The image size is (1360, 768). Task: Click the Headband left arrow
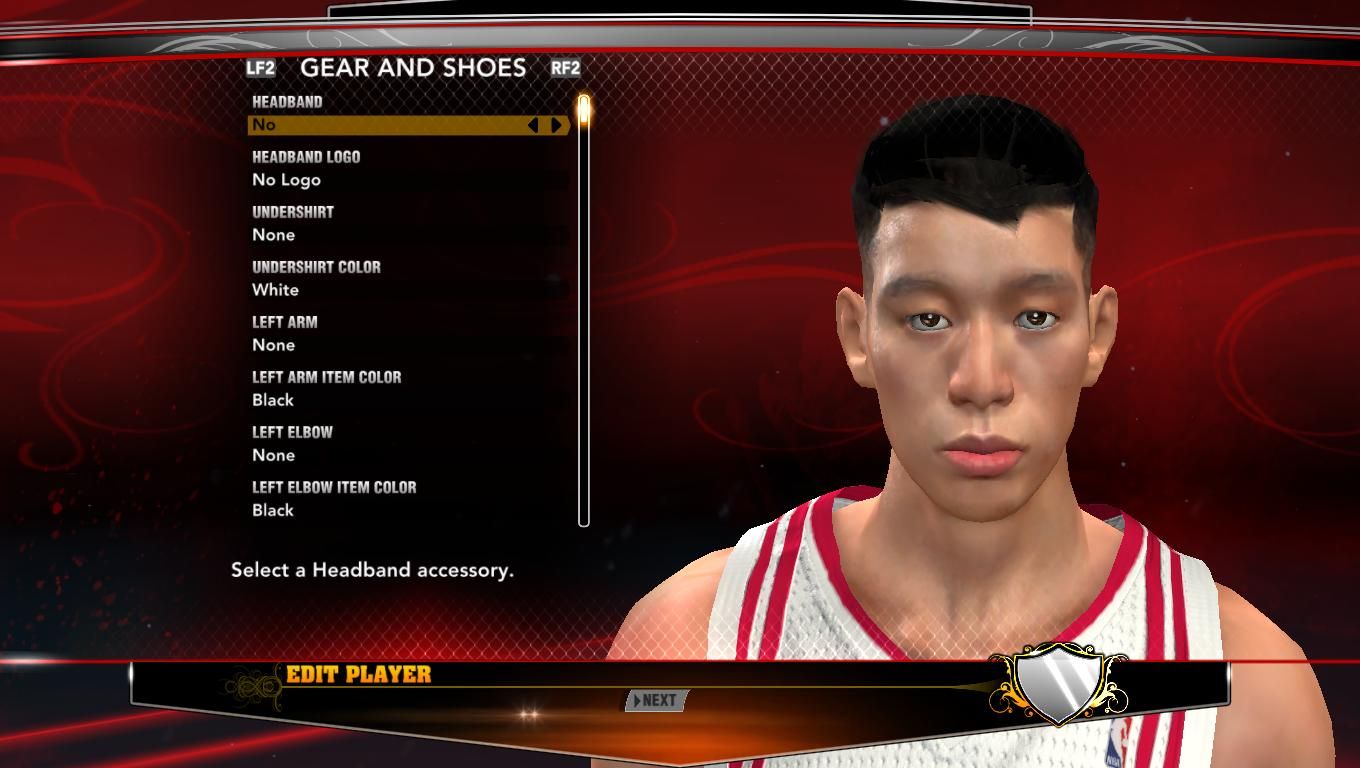(533, 125)
